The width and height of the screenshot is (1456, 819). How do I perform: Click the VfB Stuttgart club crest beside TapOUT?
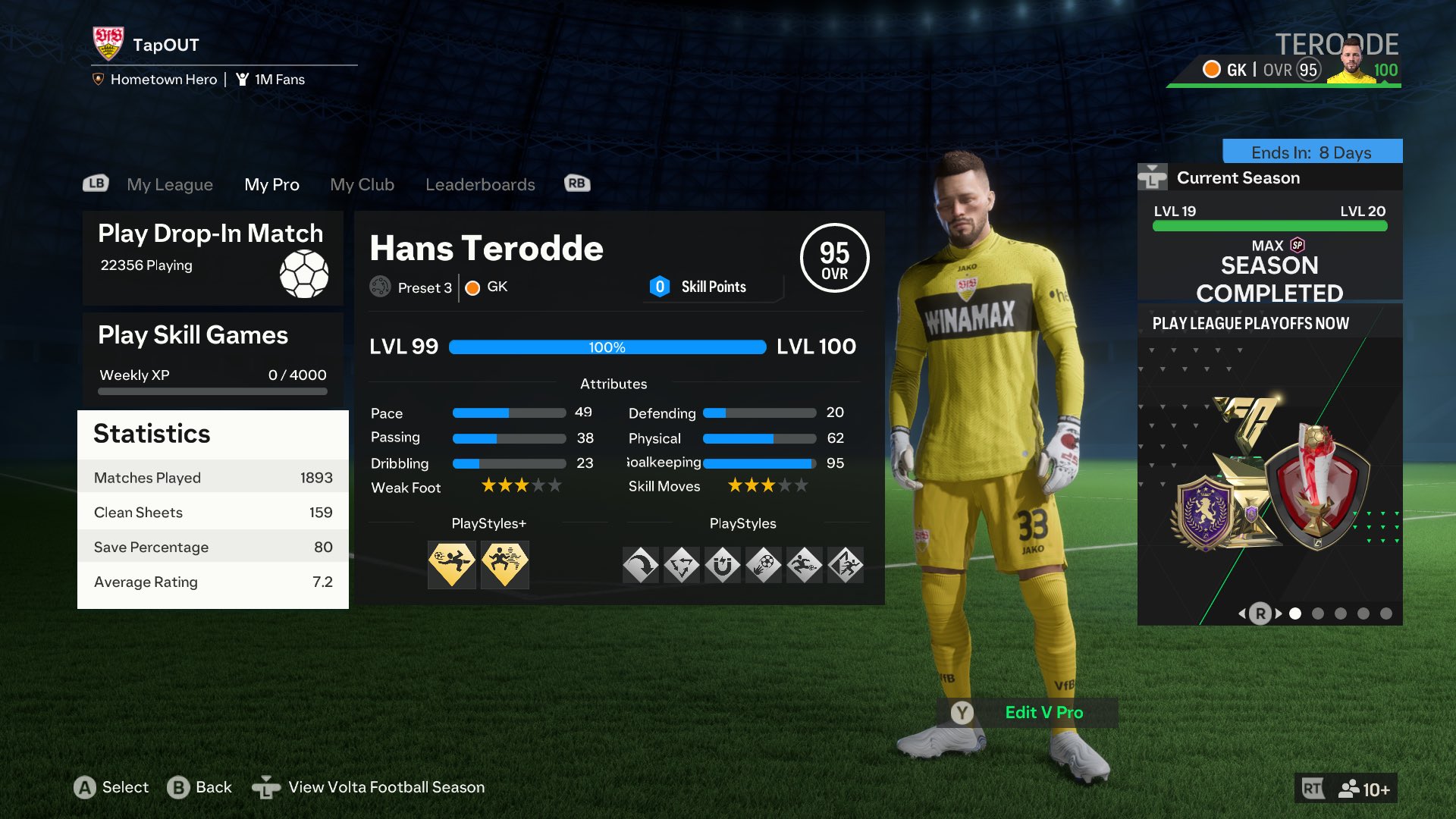click(x=110, y=44)
